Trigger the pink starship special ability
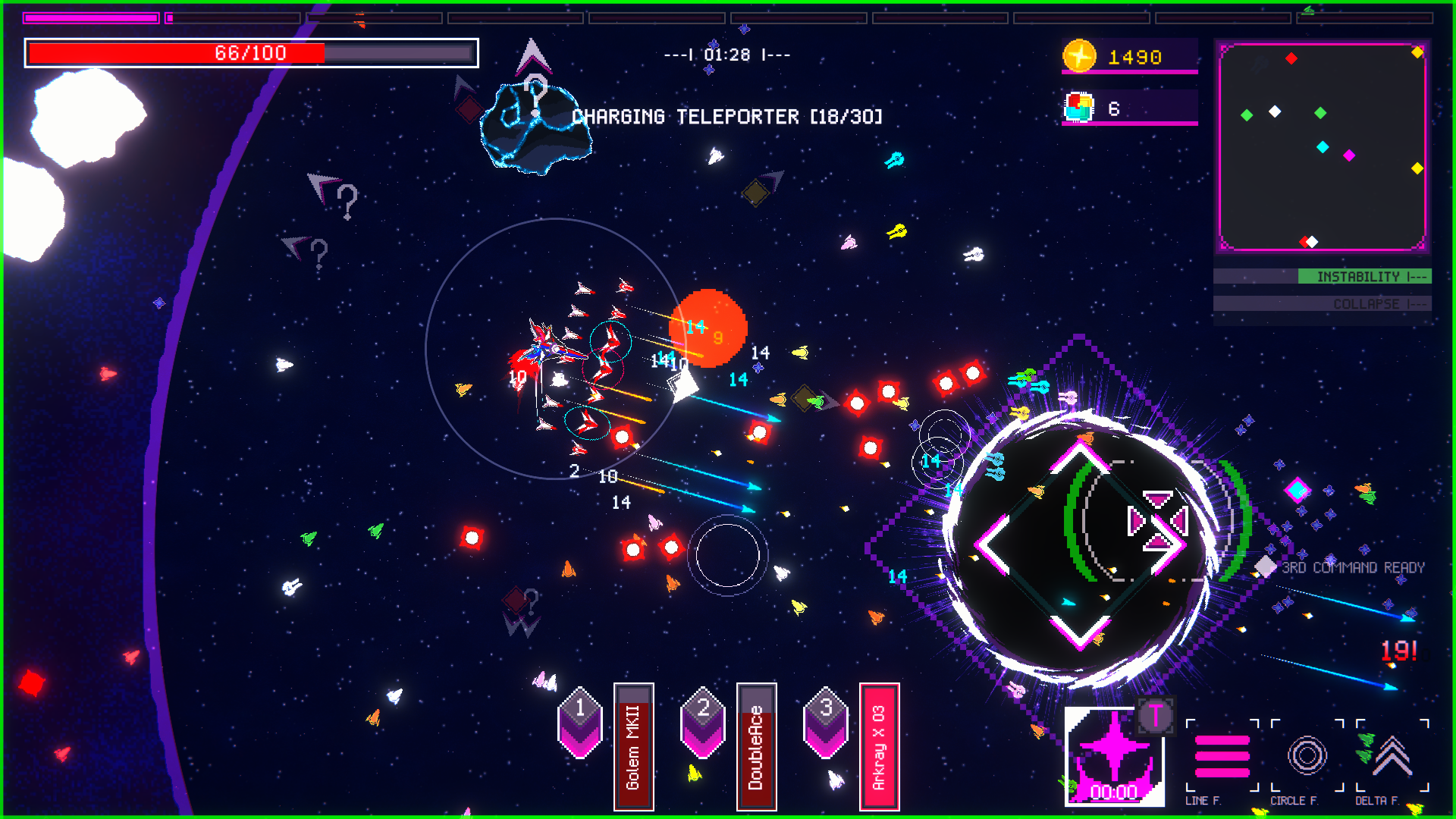The width and height of the screenshot is (1456, 819). click(x=1114, y=756)
